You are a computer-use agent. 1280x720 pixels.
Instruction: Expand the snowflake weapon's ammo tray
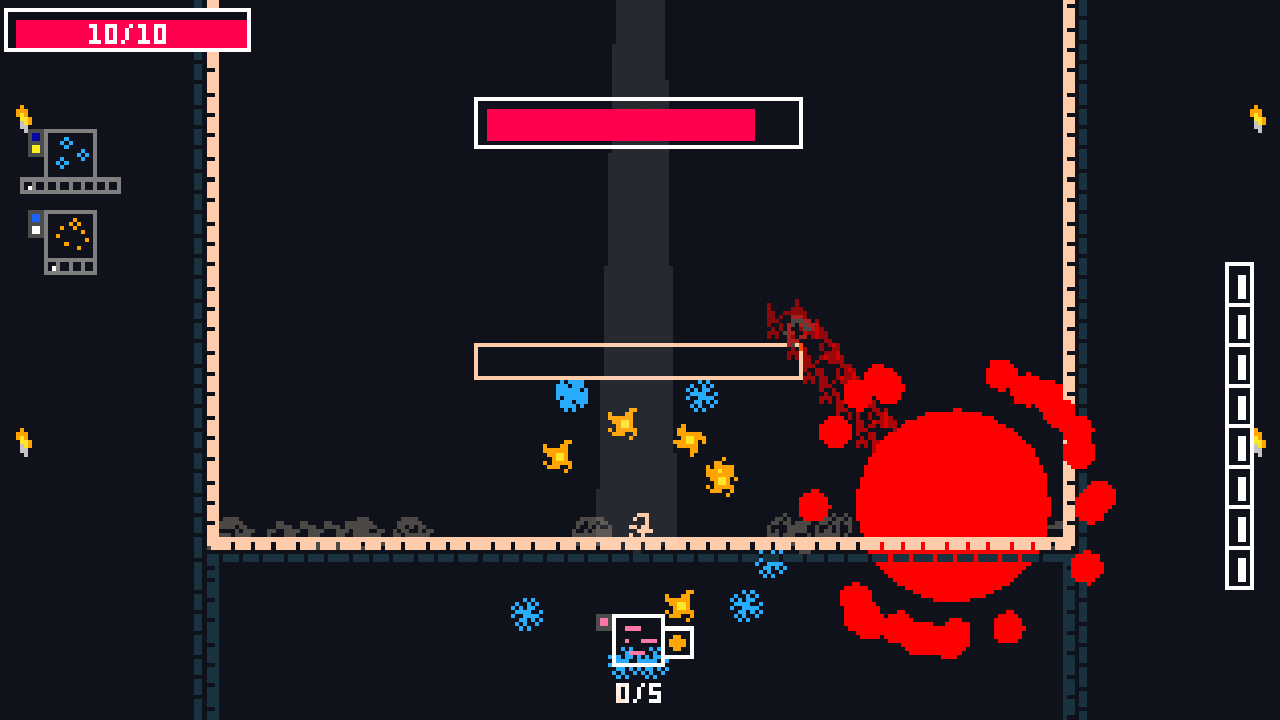[x=70, y=185]
